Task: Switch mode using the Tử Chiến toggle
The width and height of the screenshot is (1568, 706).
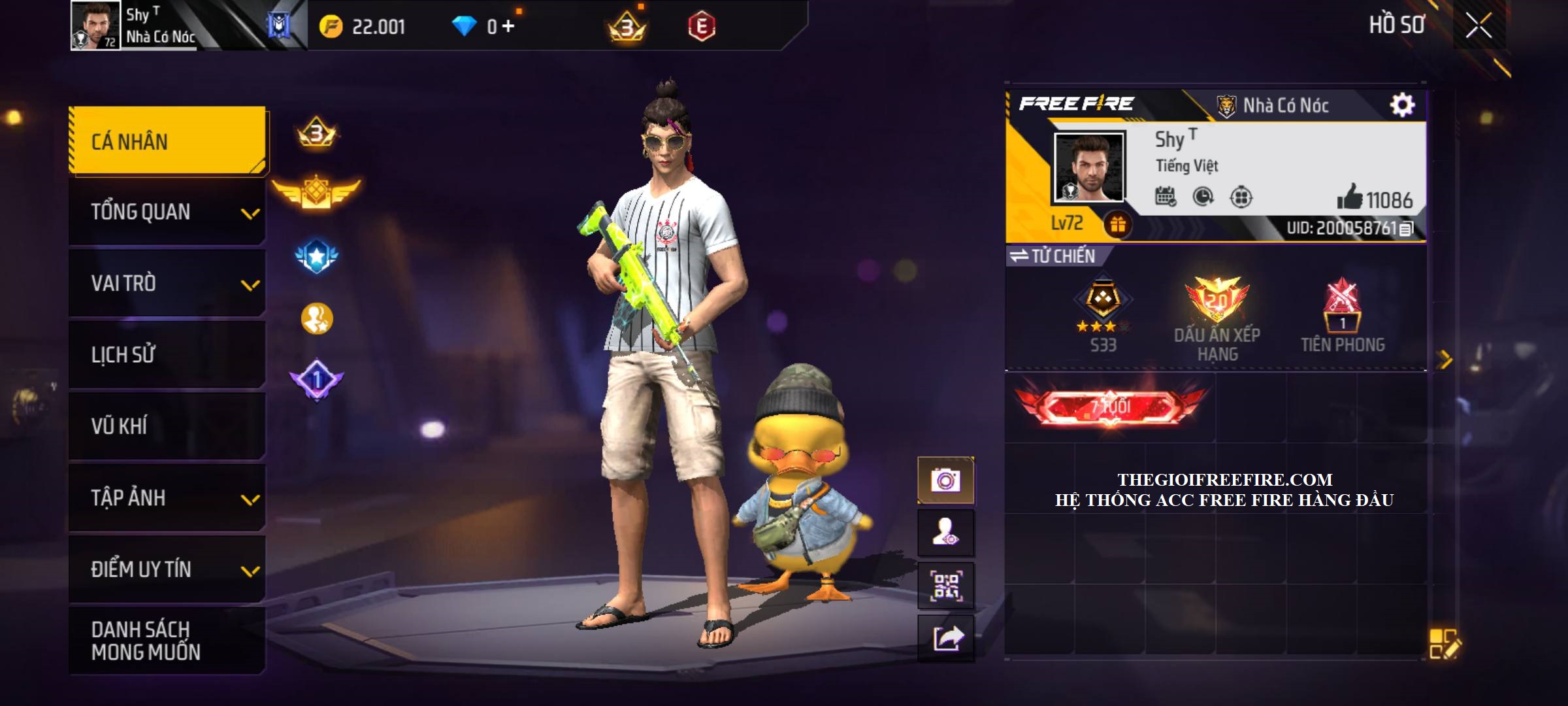Action: pos(1053,256)
